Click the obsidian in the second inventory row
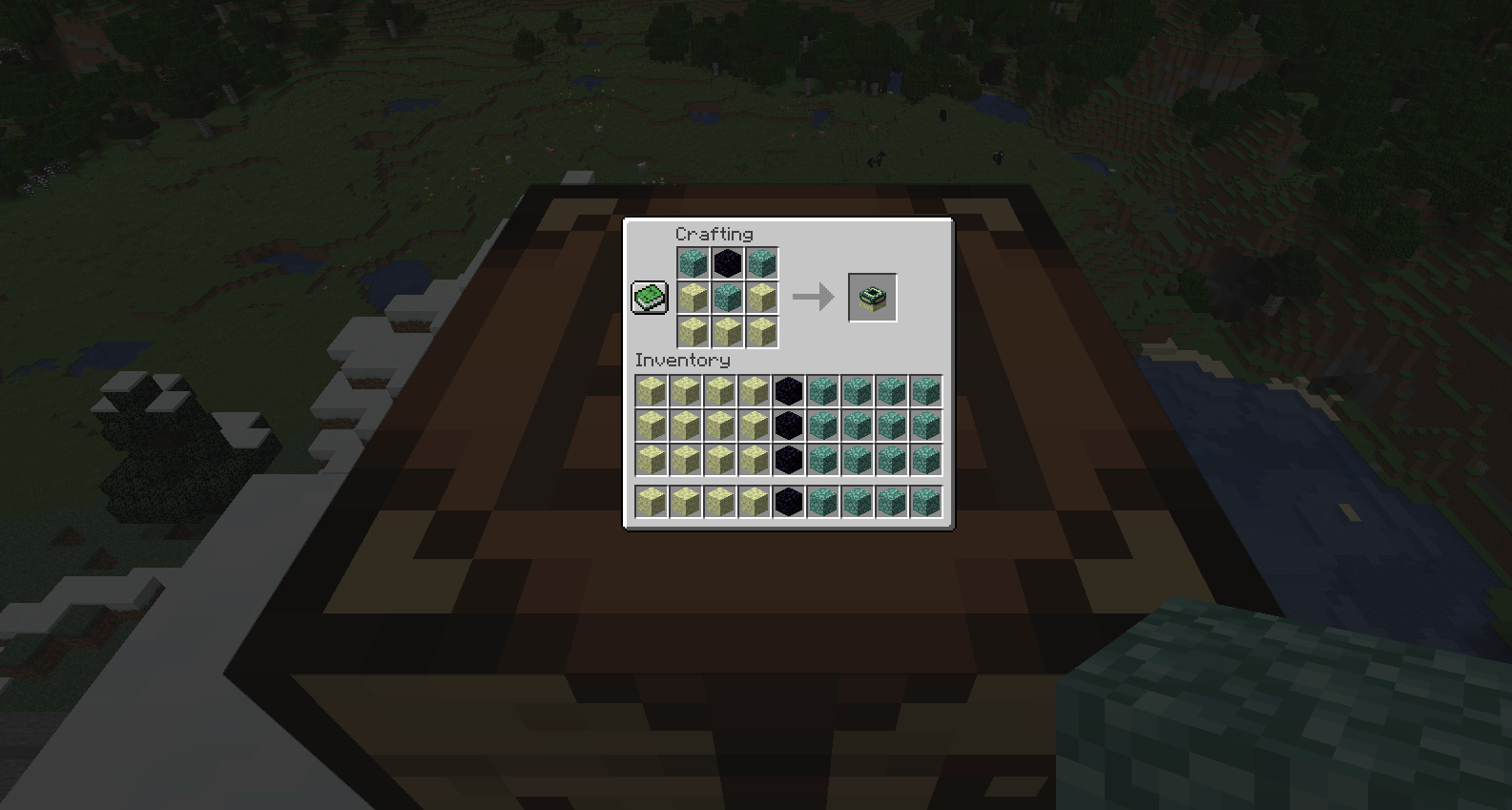 (789, 426)
